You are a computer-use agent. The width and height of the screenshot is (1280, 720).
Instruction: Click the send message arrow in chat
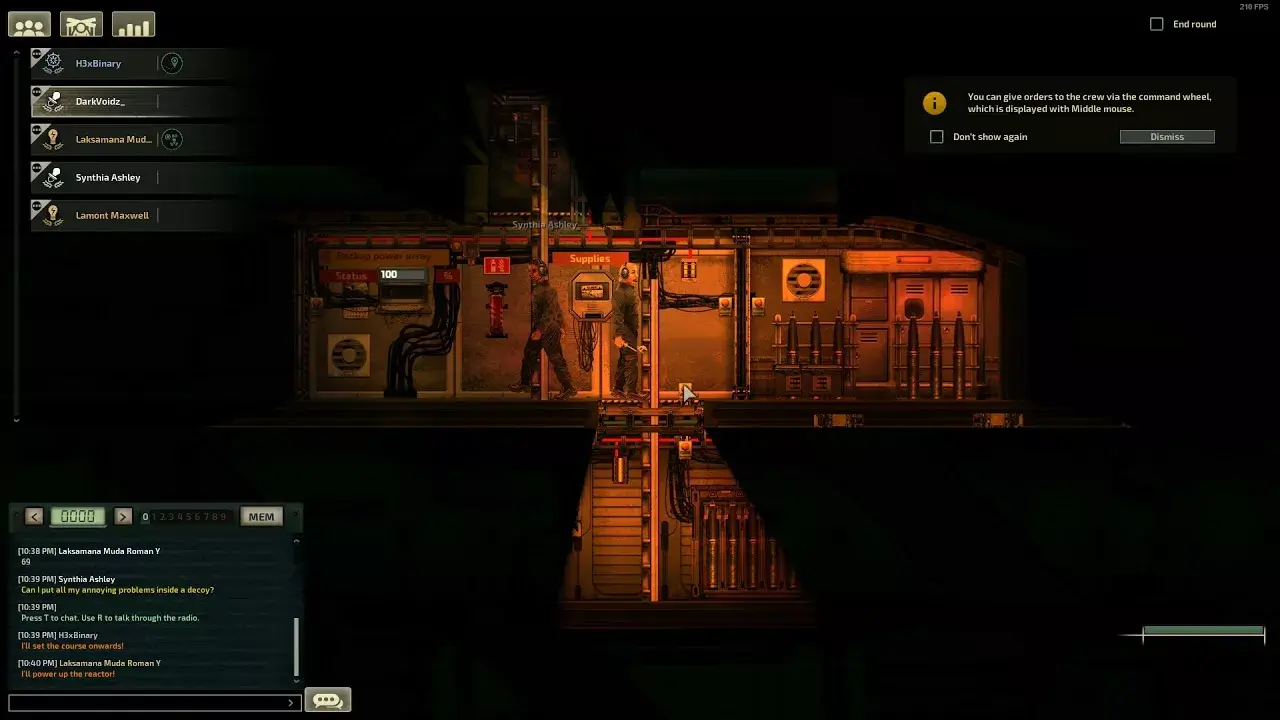(x=293, y=701)
